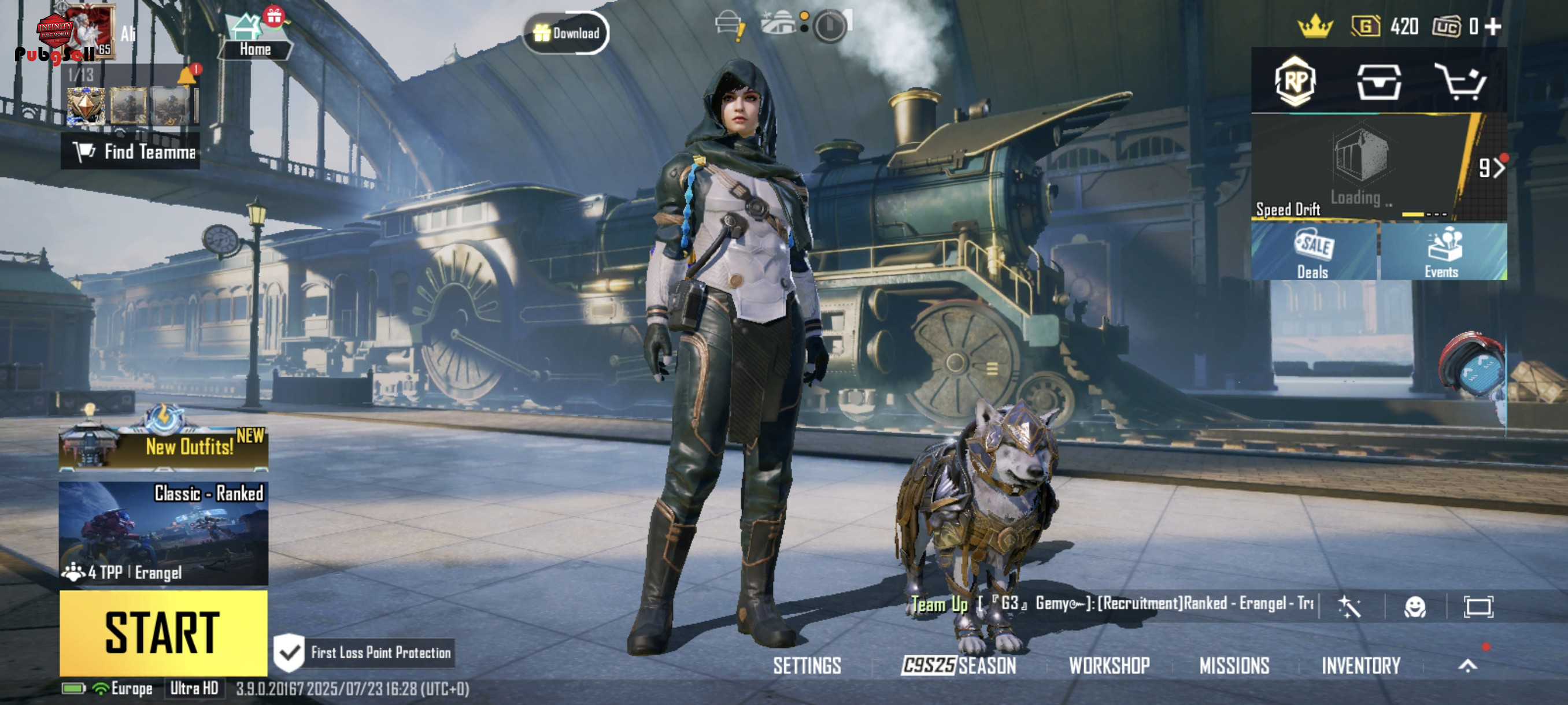Open the Deals sale panel

click(x=1314, y=252)
